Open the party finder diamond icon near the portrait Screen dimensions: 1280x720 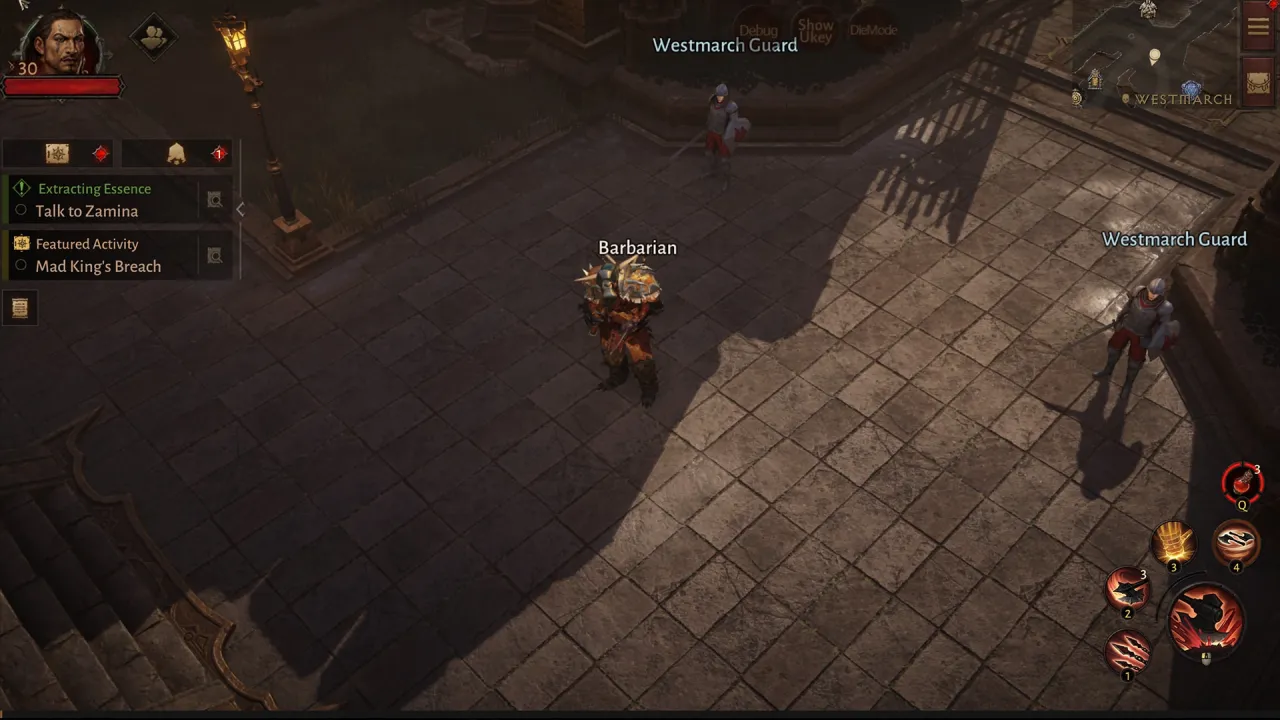pyautogui.click(x=153, y=37)
